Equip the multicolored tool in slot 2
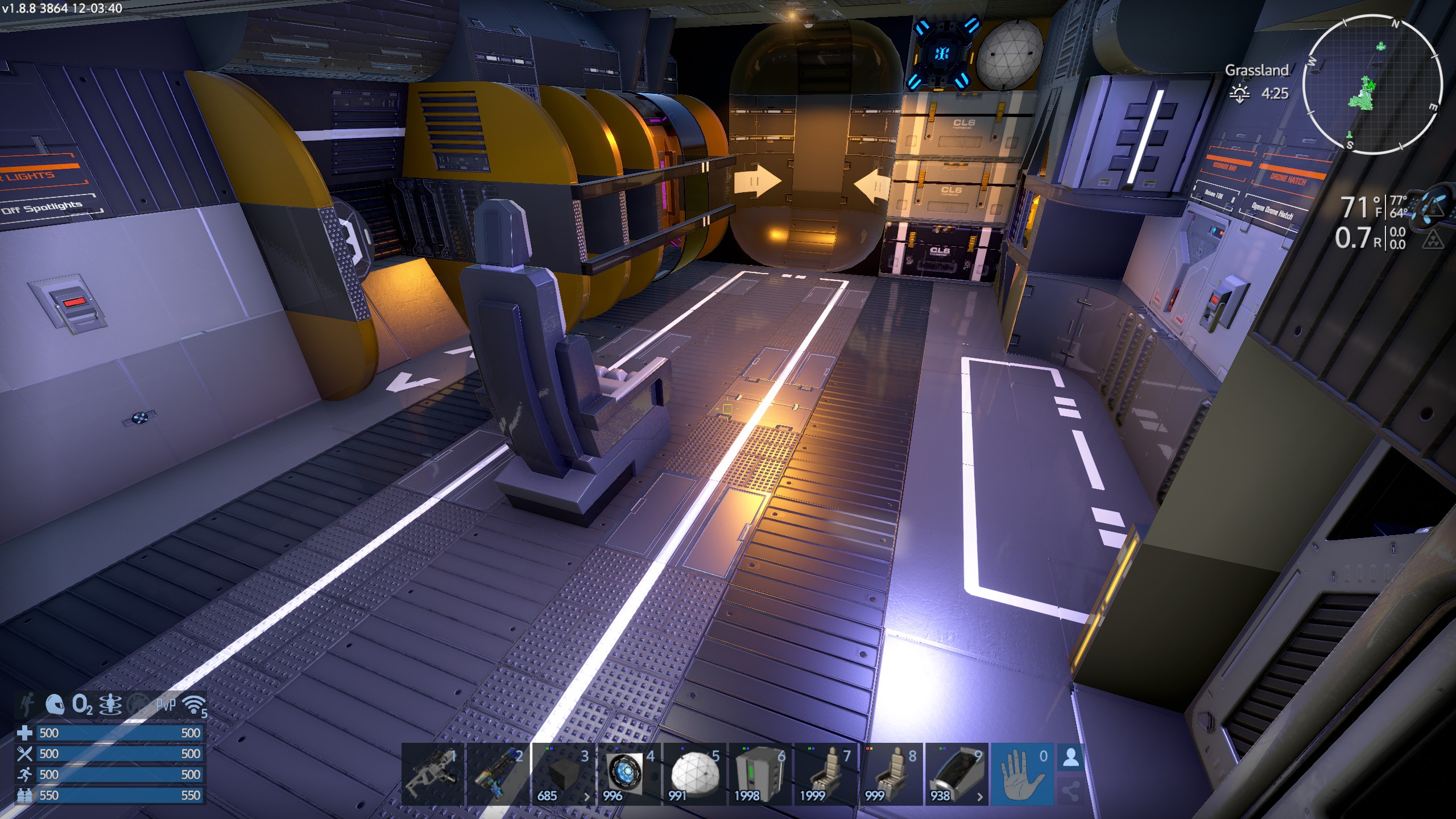This screenshot has width=1456, height=819. pyautogui.click(x=498, y=773)
